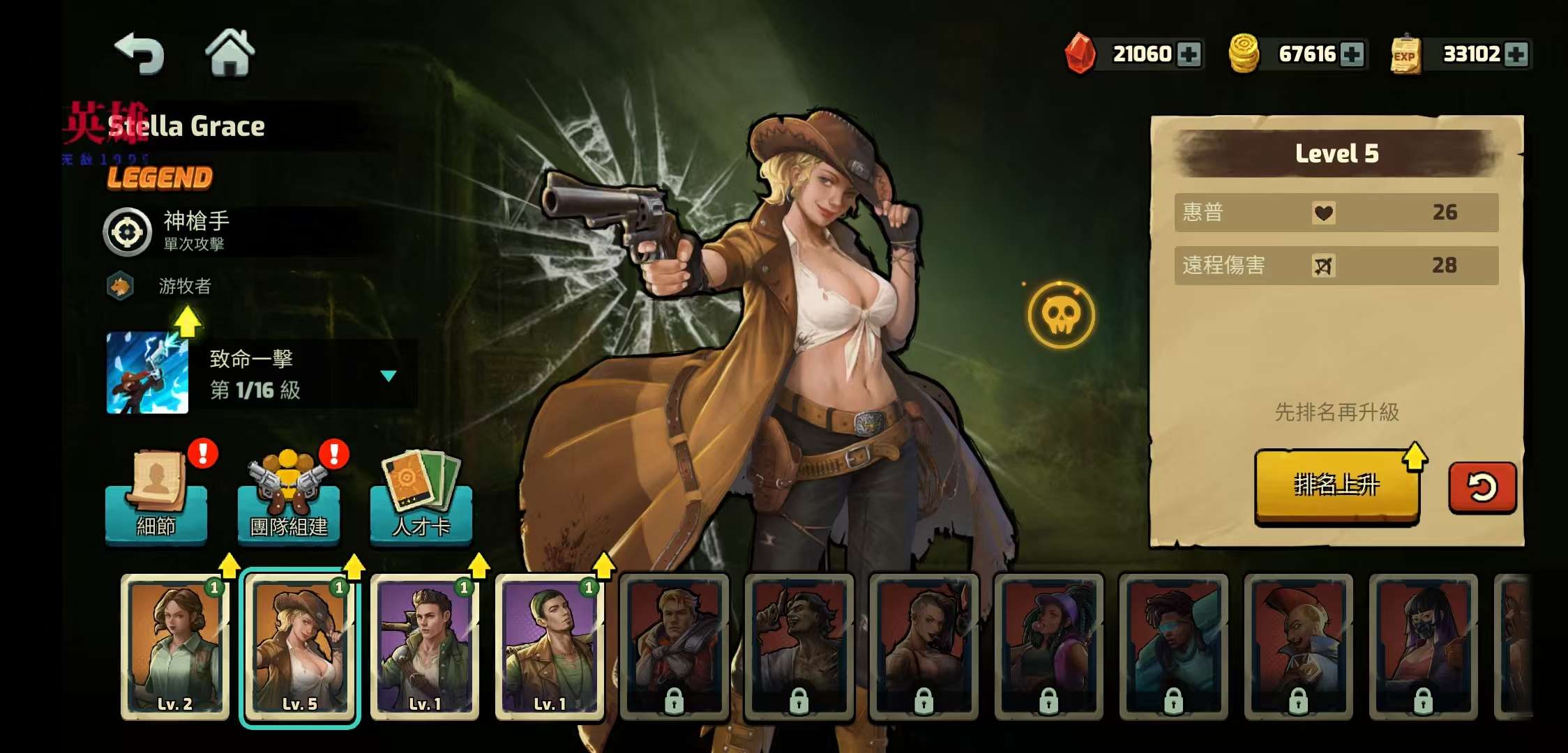Open the home screen
The image size is (1568, 753).
229,53
